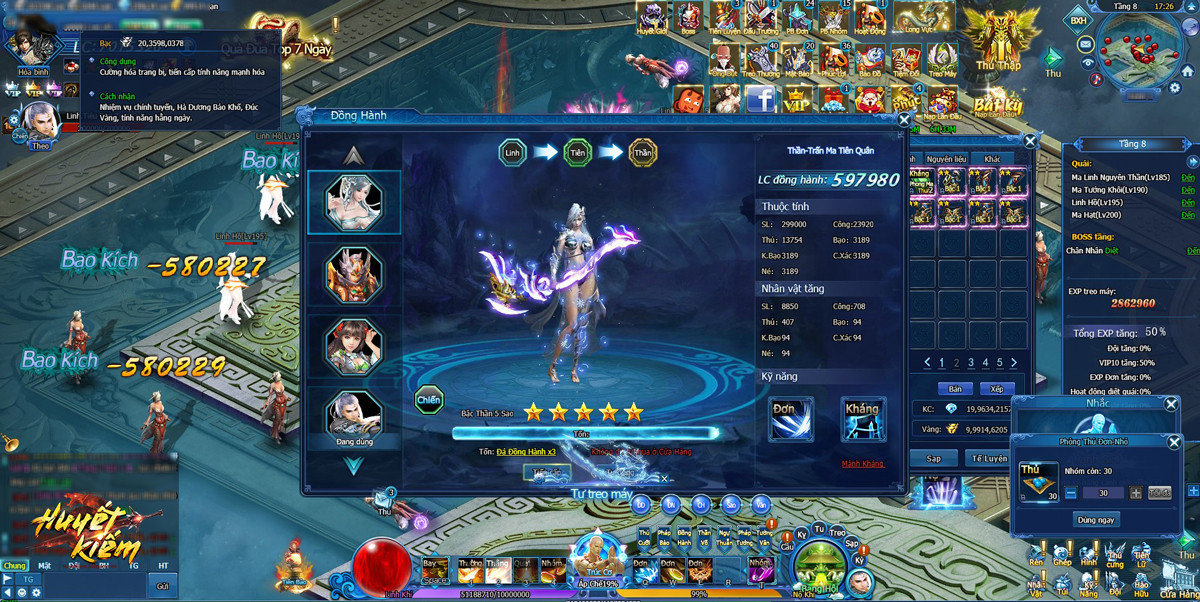Click the Bán sell button
The height and width of the screenshot is (602, 1200).
pos(954,389)
